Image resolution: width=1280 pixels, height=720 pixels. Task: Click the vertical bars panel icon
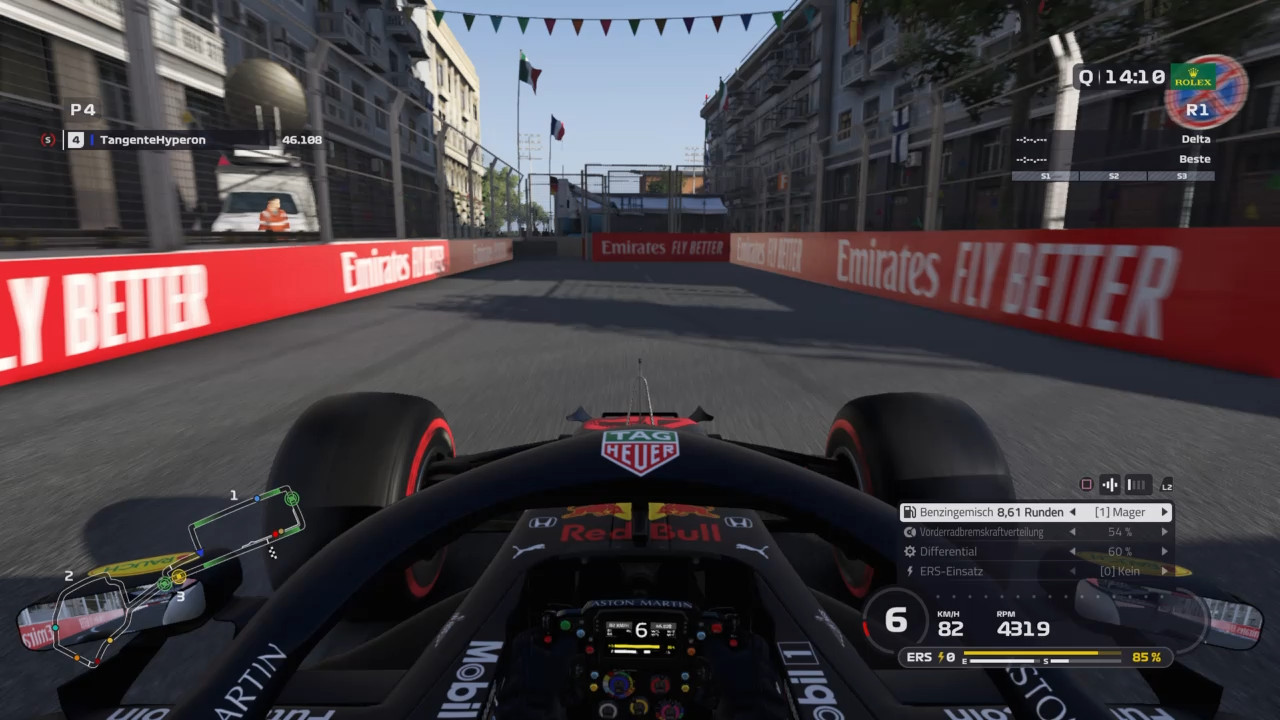point(1137,485)
